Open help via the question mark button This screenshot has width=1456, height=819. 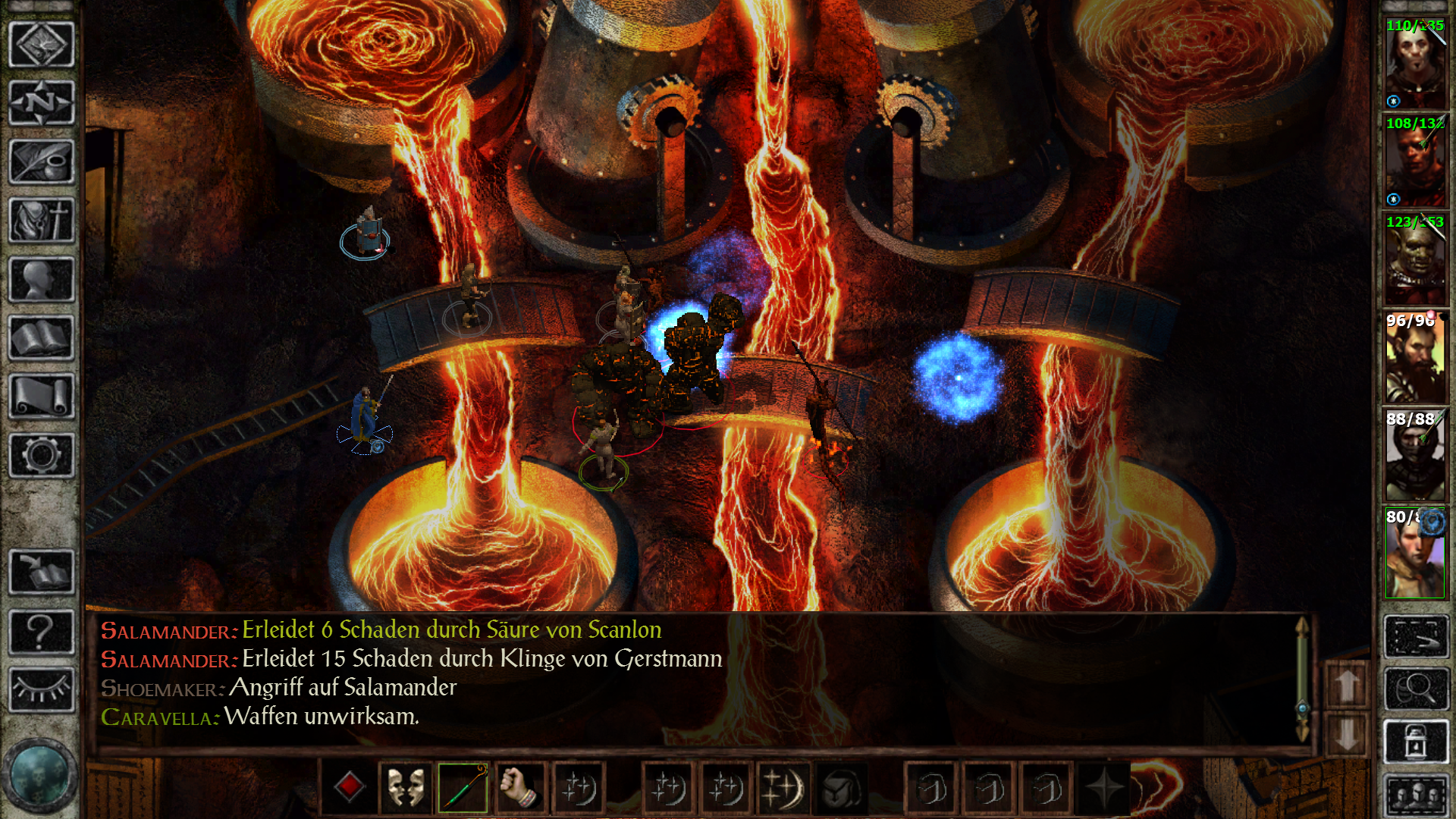[x=41, y=631]
